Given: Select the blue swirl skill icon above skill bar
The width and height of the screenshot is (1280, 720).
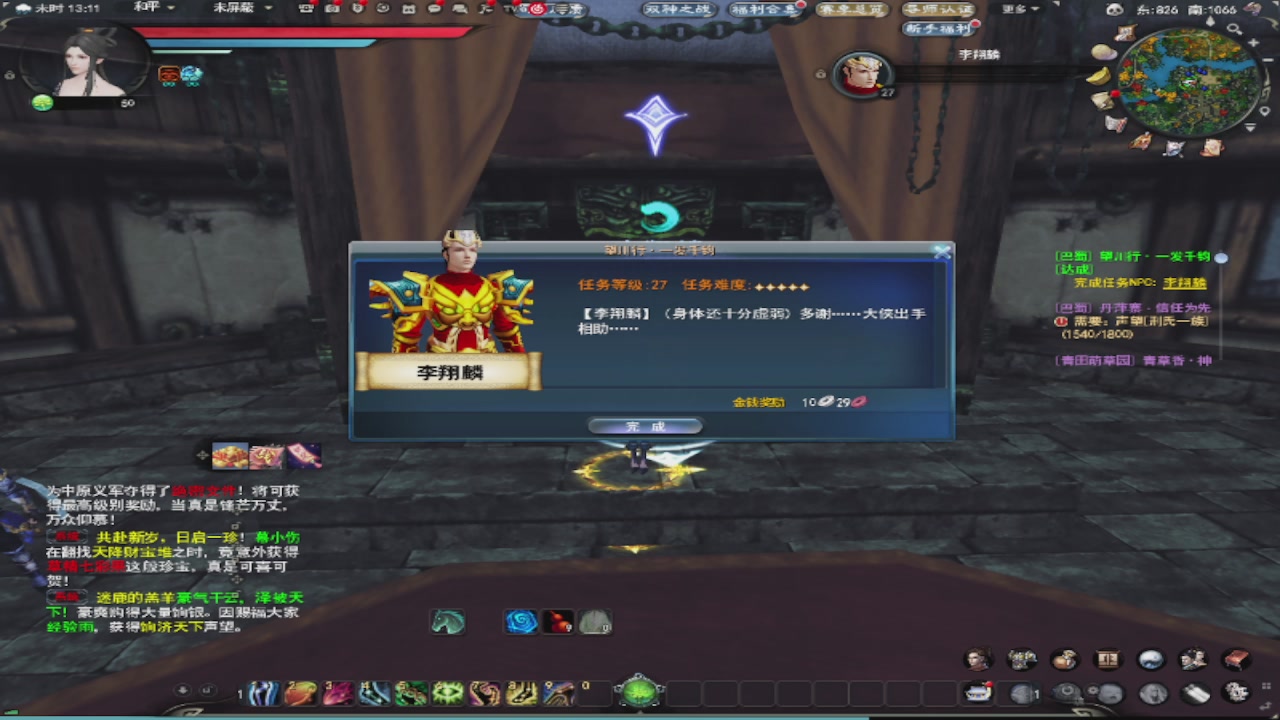Looking at the screenshot, I should click(521, 622).
